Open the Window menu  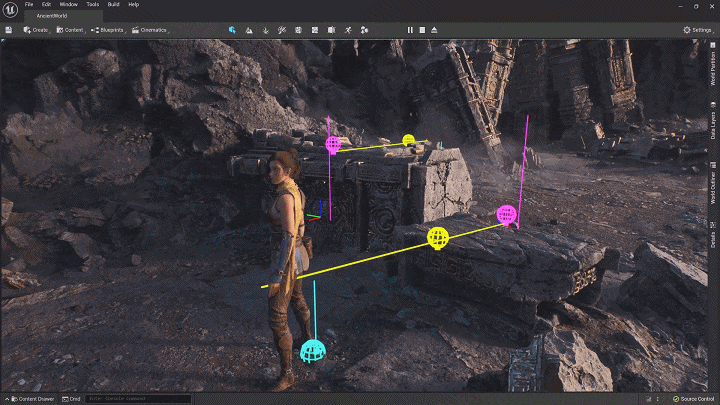point(68,5)
